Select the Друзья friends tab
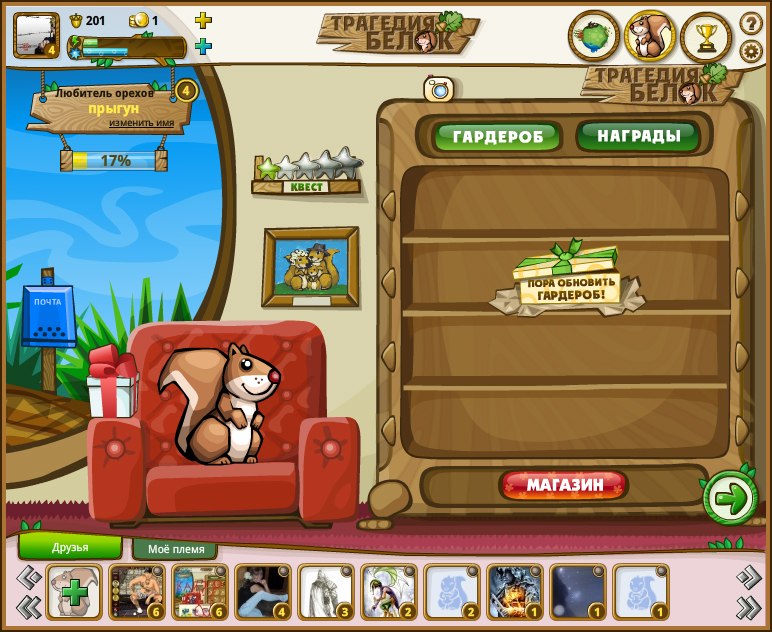The image size is (772, 632). (x=70, y=547)
